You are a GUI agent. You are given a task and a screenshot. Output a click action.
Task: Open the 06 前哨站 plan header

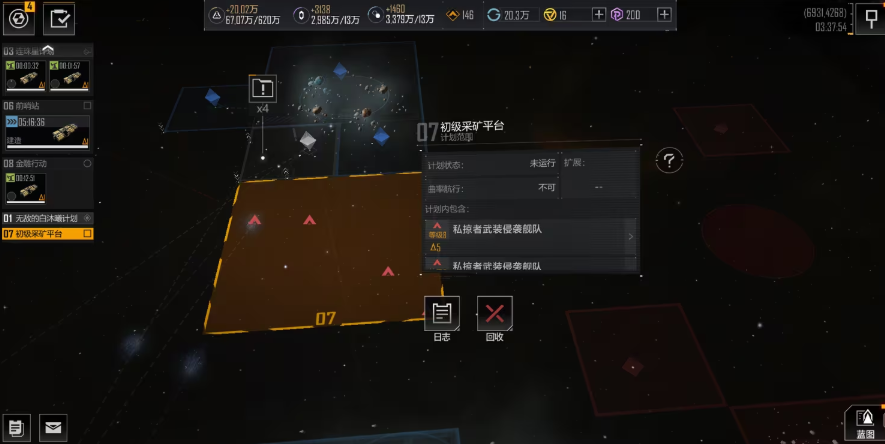pos(47,105)
